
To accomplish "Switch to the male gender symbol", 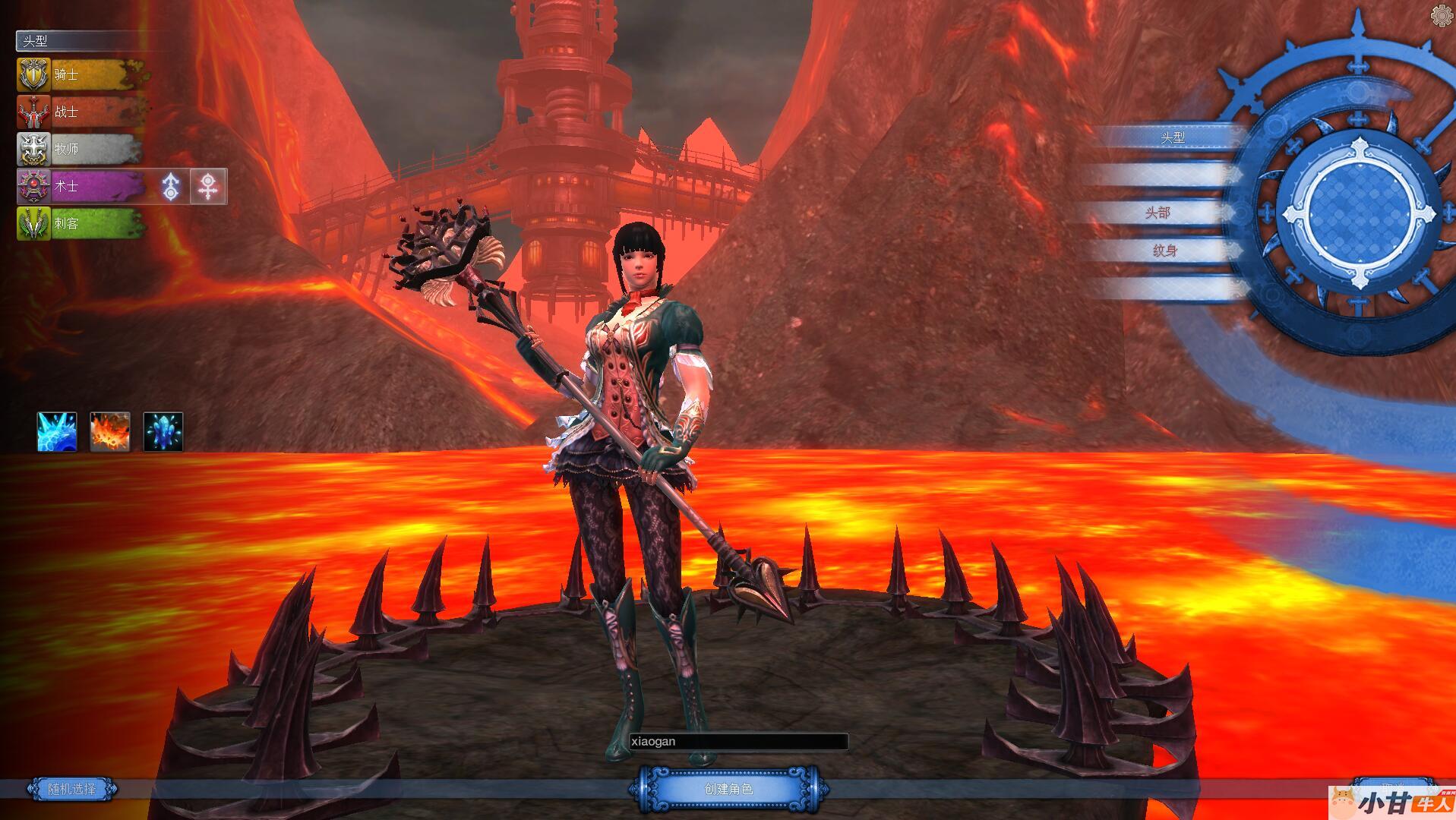I will coord(172,186).
